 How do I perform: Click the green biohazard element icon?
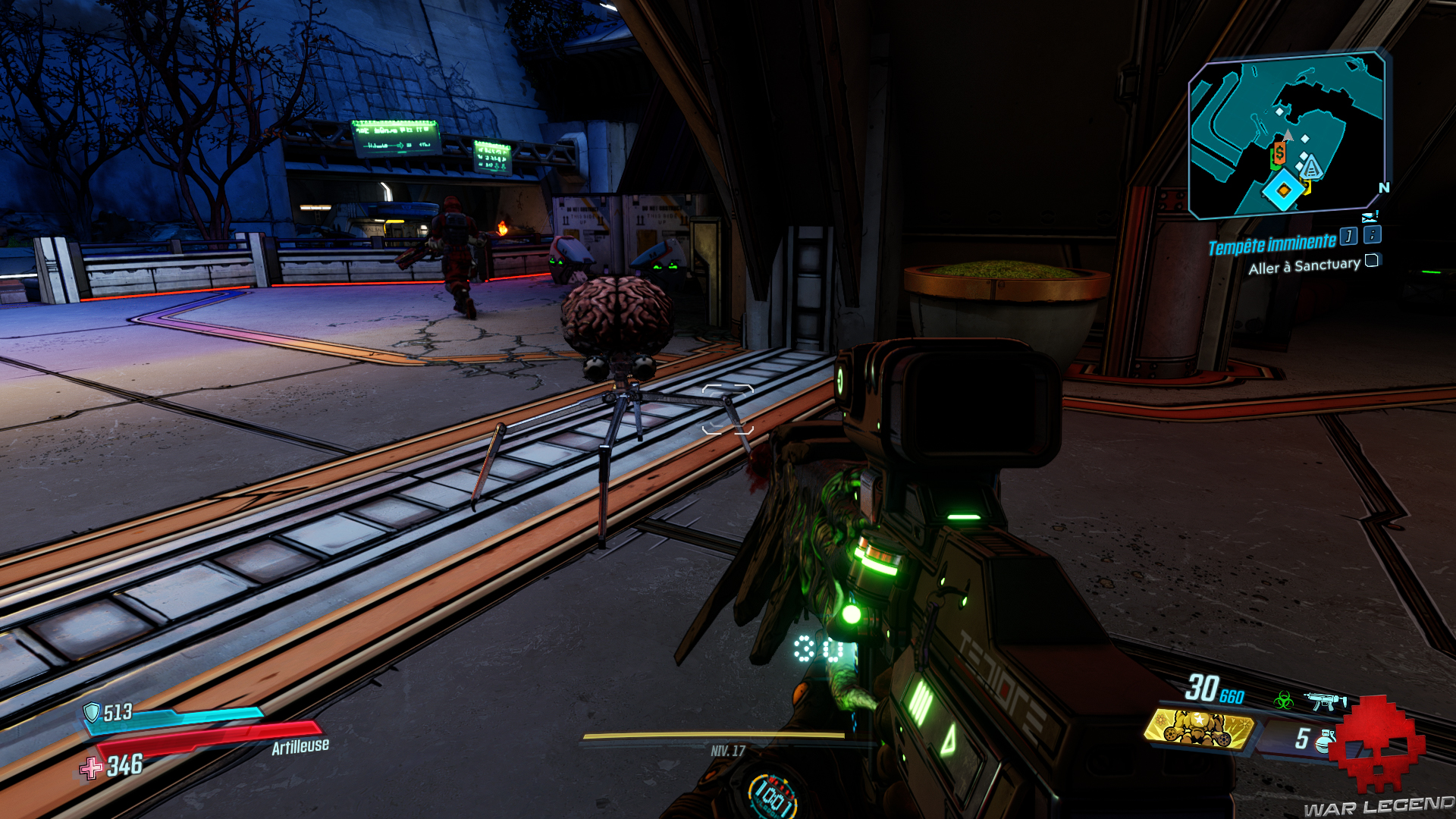[x=1284, y=700]
